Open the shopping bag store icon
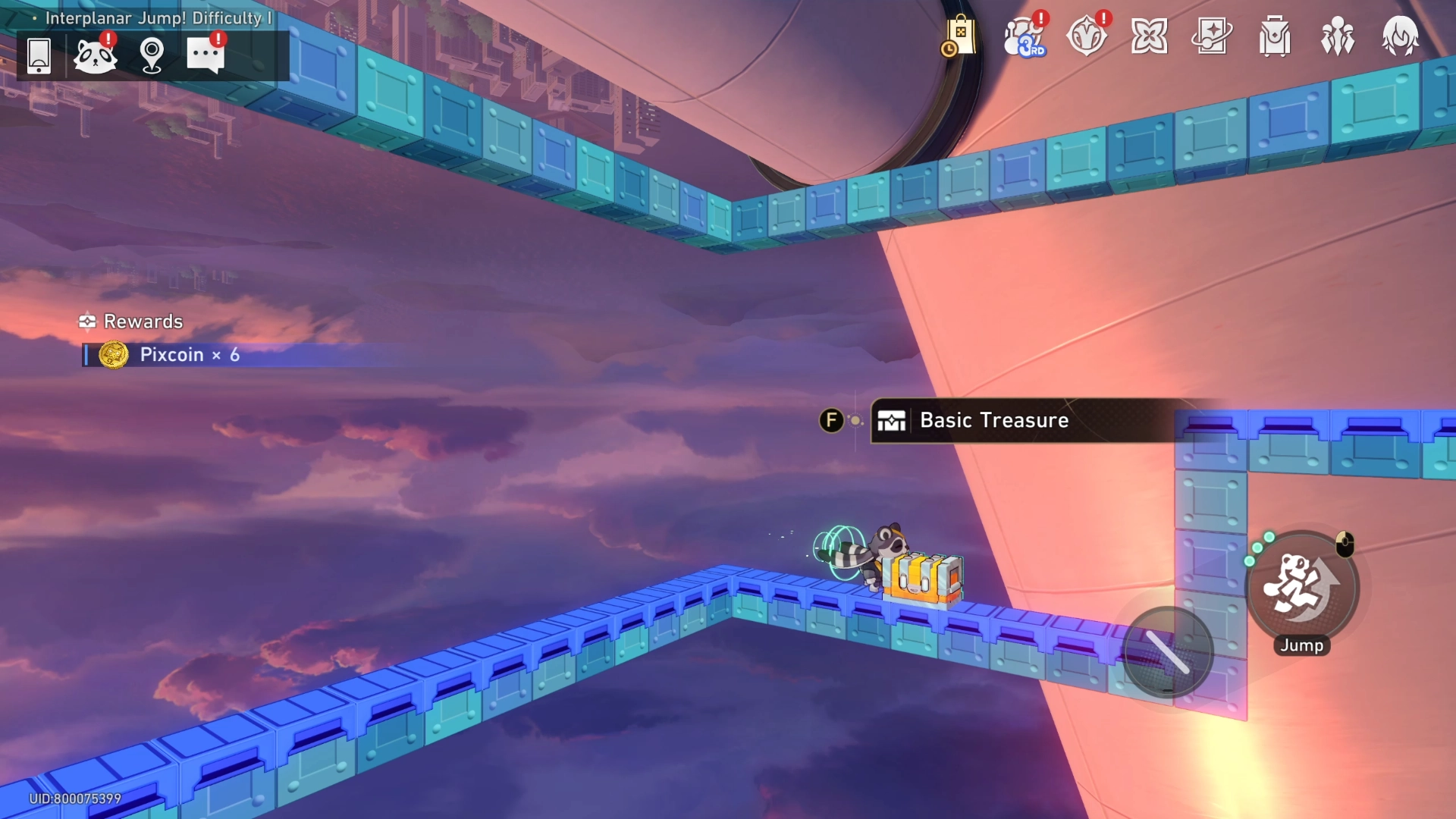The height and width of the screenshot is (819, 1456). coord(959,36)
